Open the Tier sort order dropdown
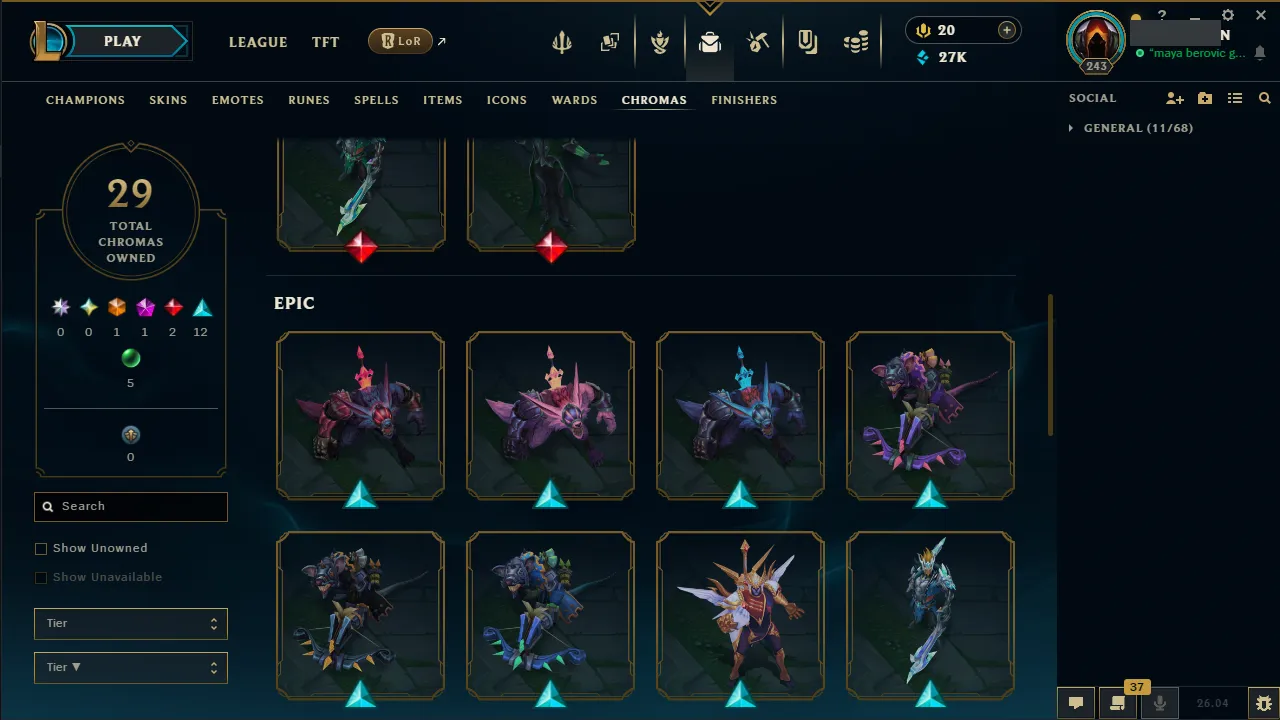The image size is (1280, 720). (x=130, y=667)
